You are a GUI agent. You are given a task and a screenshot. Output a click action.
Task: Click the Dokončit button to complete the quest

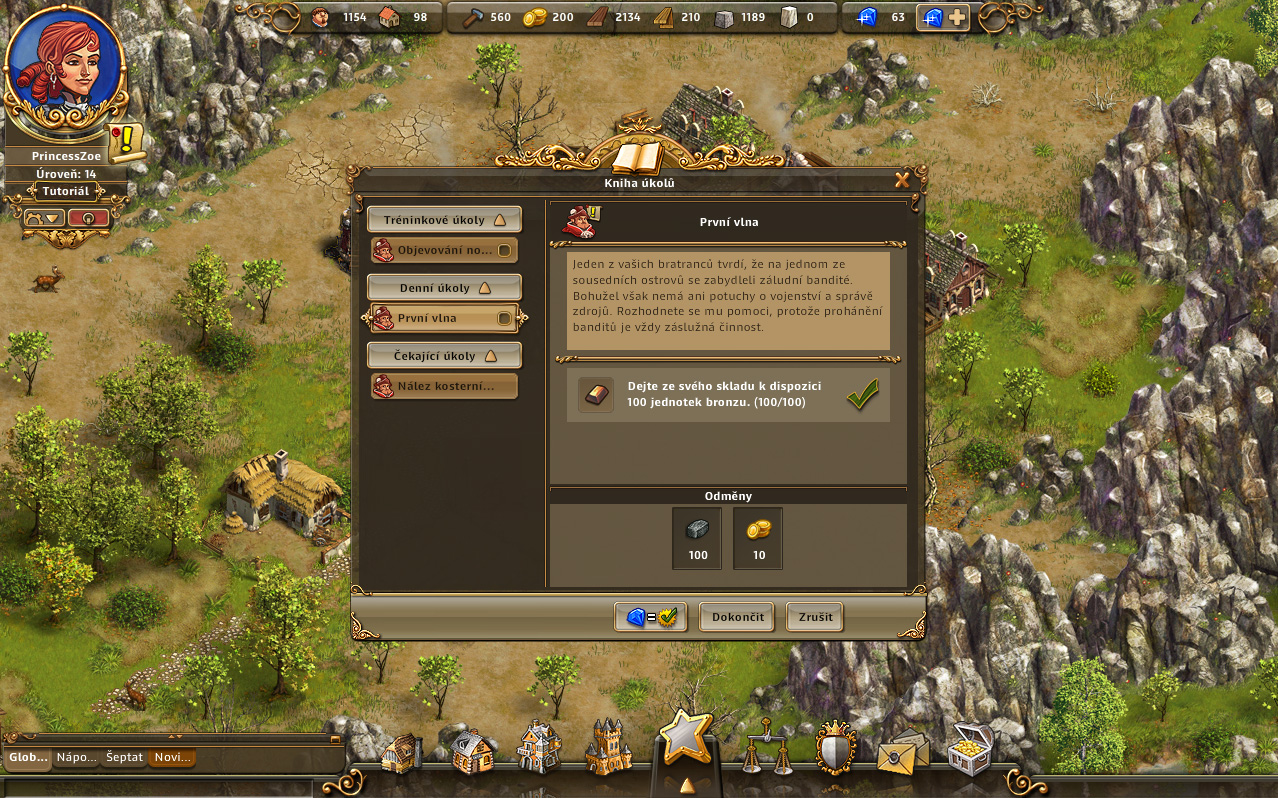[x=737, y=617]
